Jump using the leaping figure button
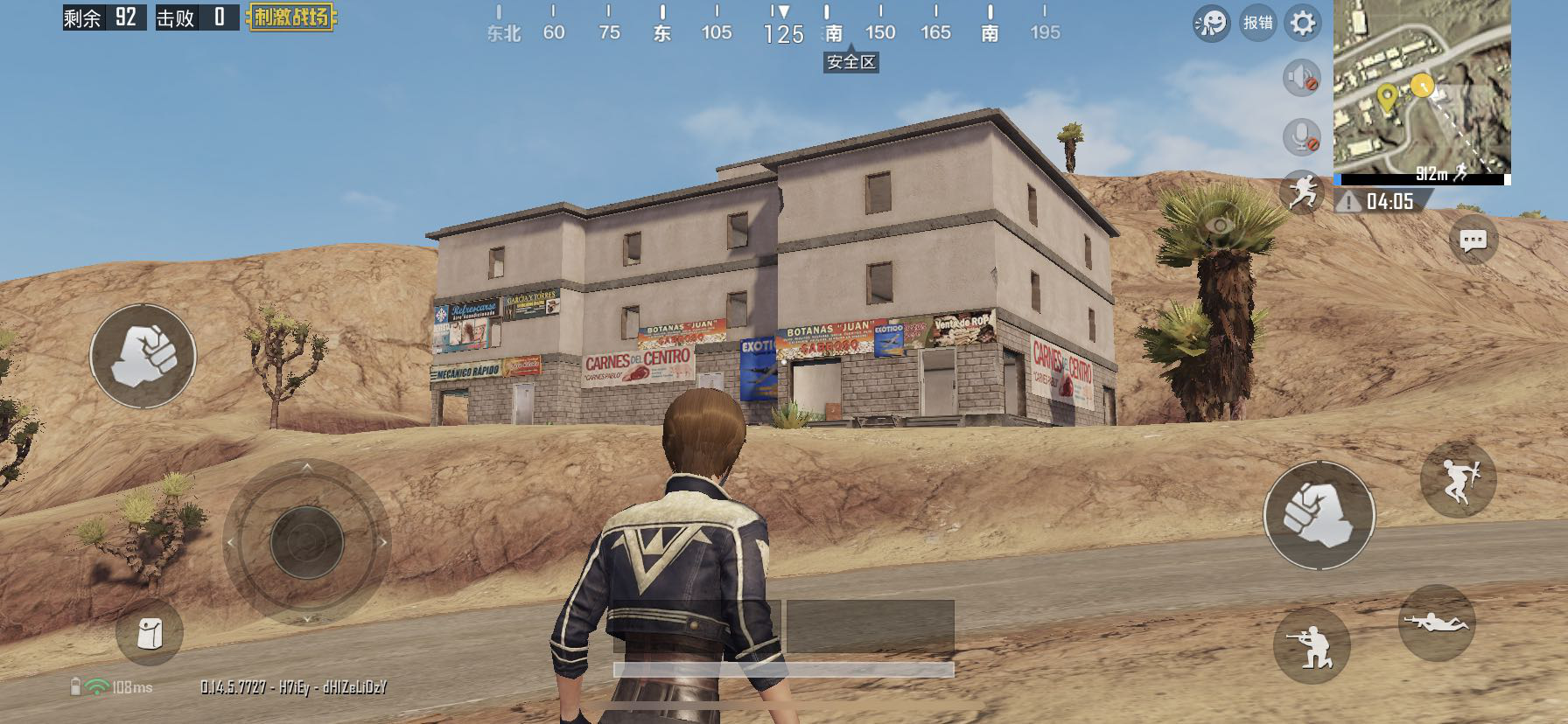The image size is (1568, 724). click(1458, 479)
